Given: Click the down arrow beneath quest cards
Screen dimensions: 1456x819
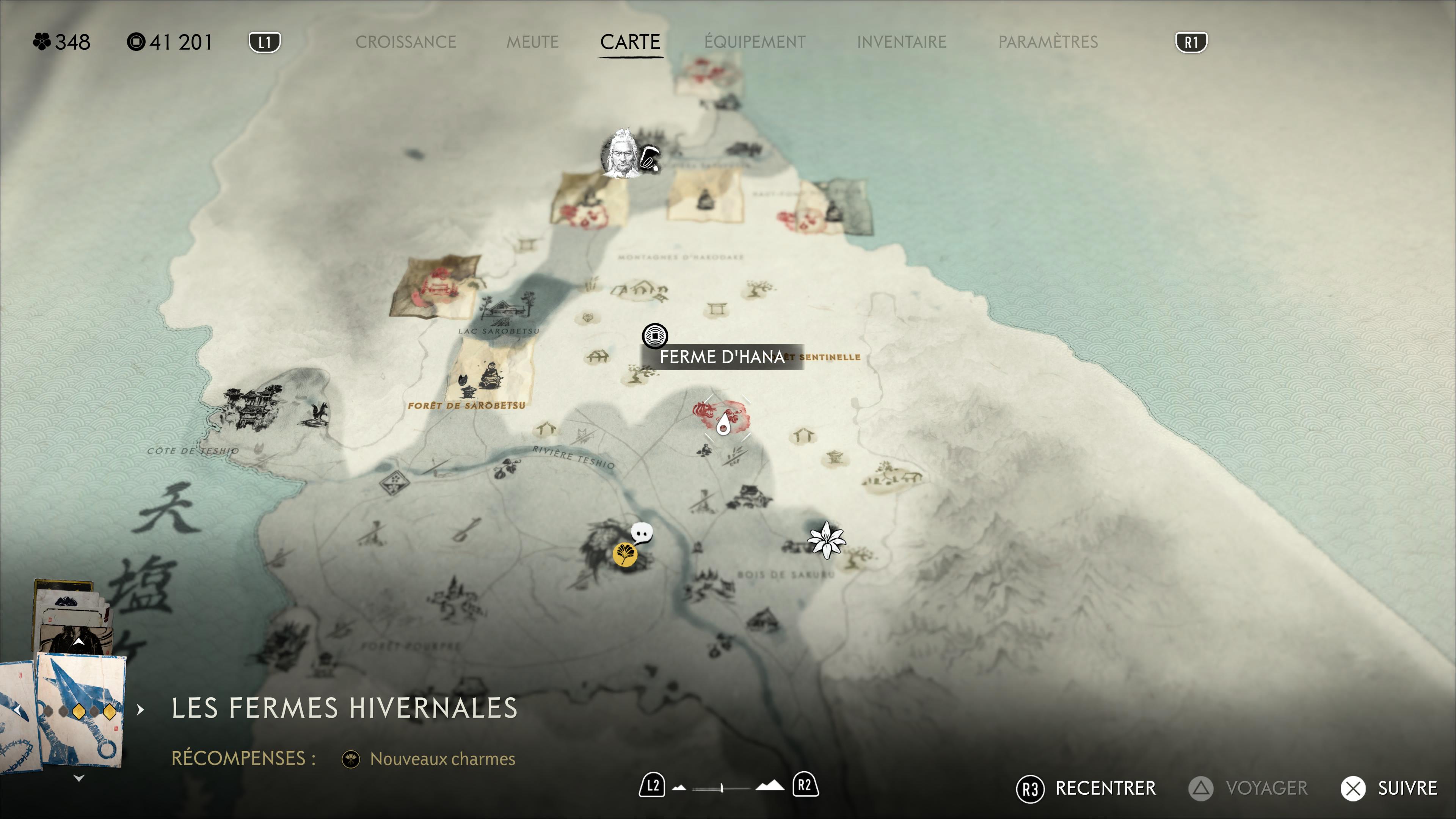Looking at the screenshot, I should 79,778.
